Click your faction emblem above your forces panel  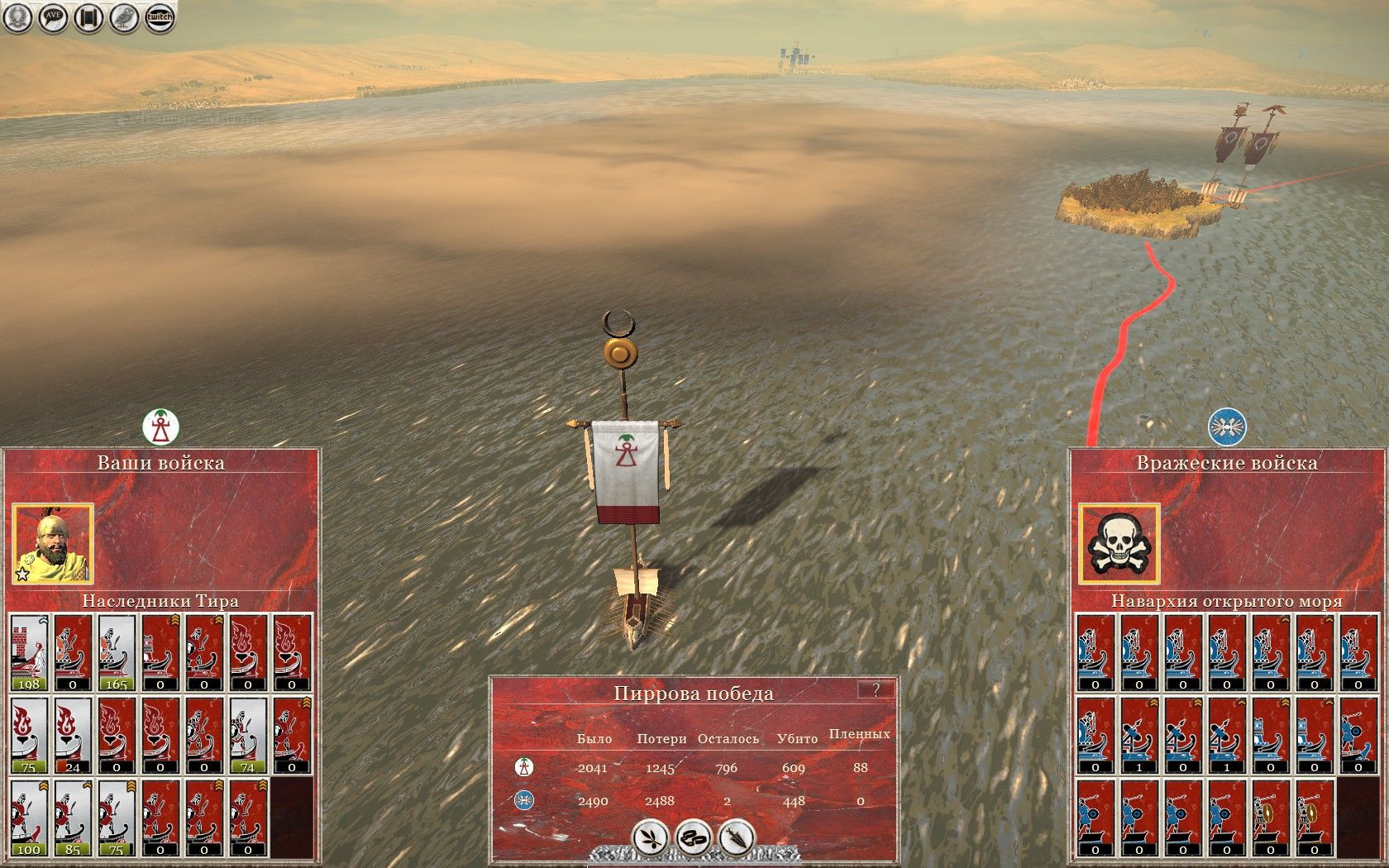pyautogui.click(x=160, y=427)
